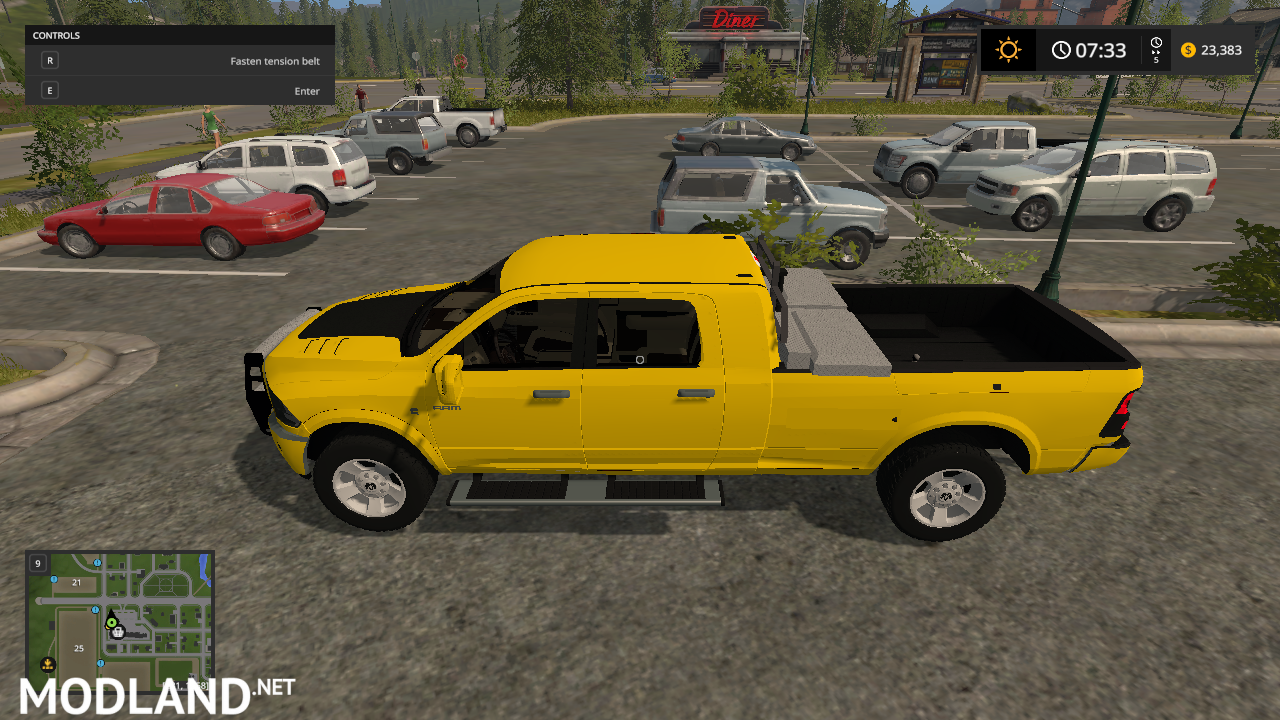The image size is (1280, 720).
Task: Select field 21 on the minimap
Action: [76, 582]
